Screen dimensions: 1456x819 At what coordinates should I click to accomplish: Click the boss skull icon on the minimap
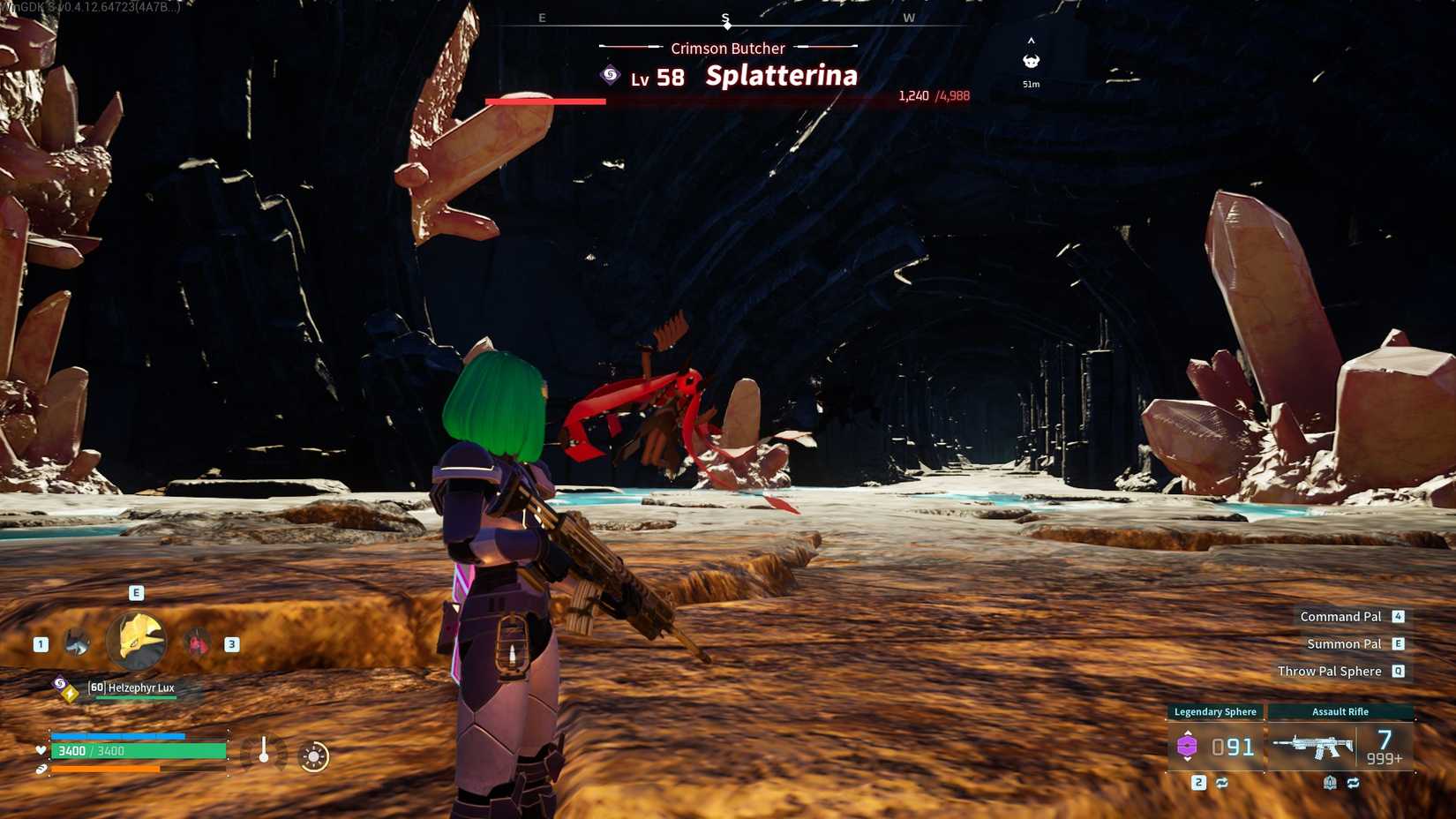coord(1030,60)
